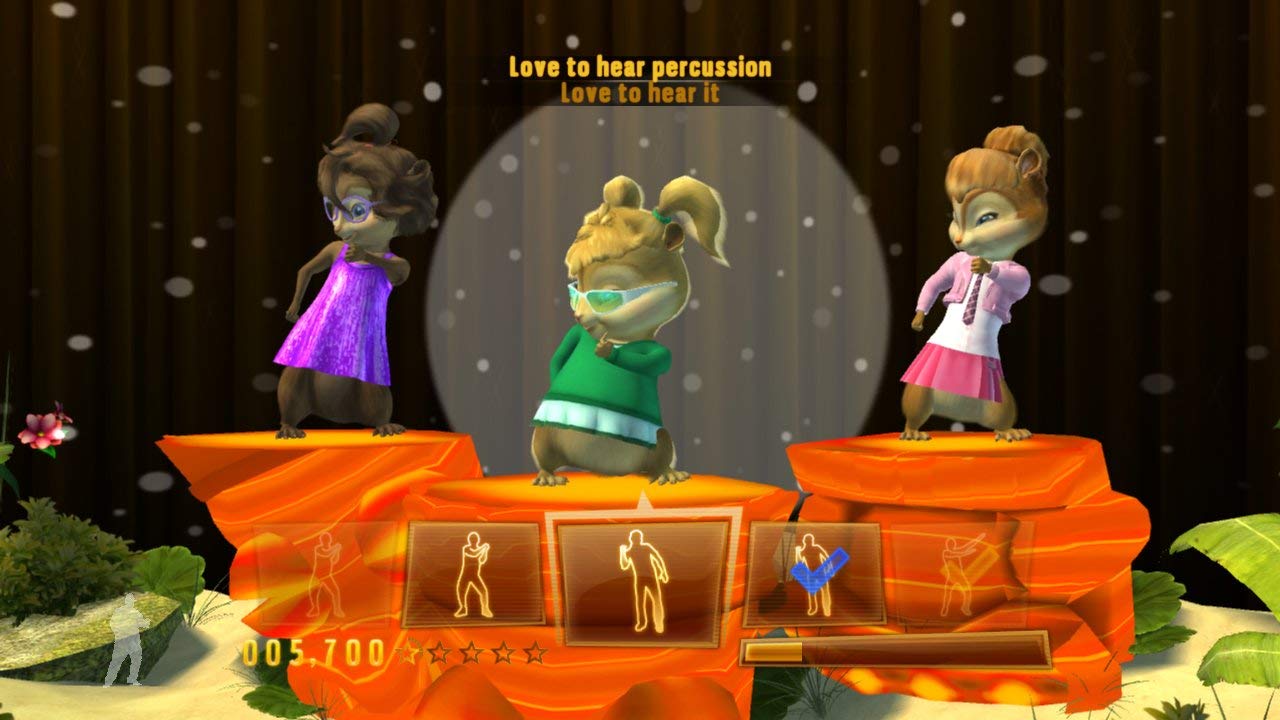Select the highlighted center dance move card

pyautogui.click(x=640, y=575)
